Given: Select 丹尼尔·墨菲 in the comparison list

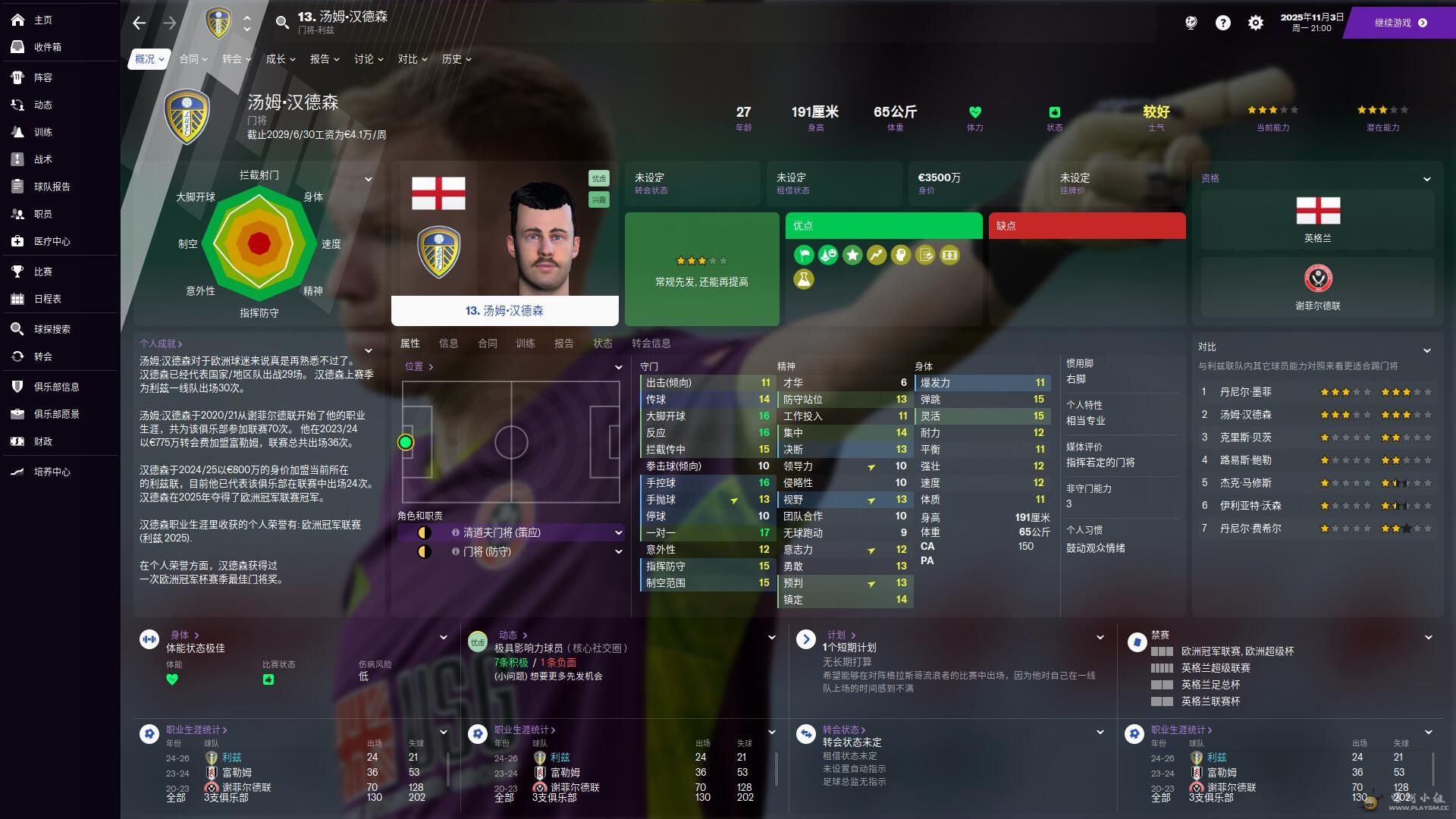Looking at the screenshot, I should [x=1245, y=392].
